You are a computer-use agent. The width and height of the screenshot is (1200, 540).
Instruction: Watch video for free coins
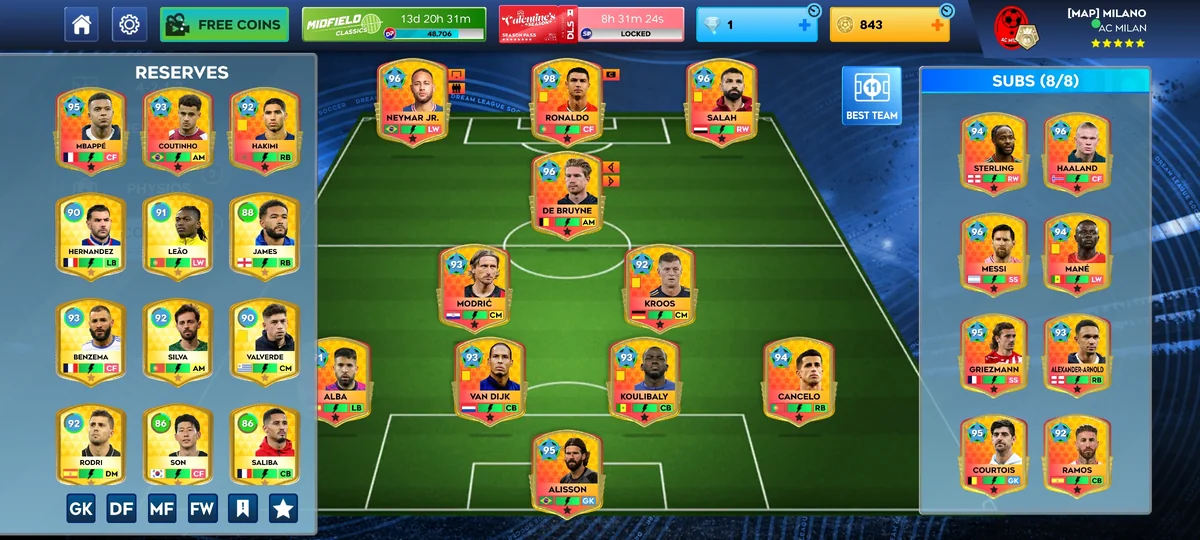[x=224, y=24]
